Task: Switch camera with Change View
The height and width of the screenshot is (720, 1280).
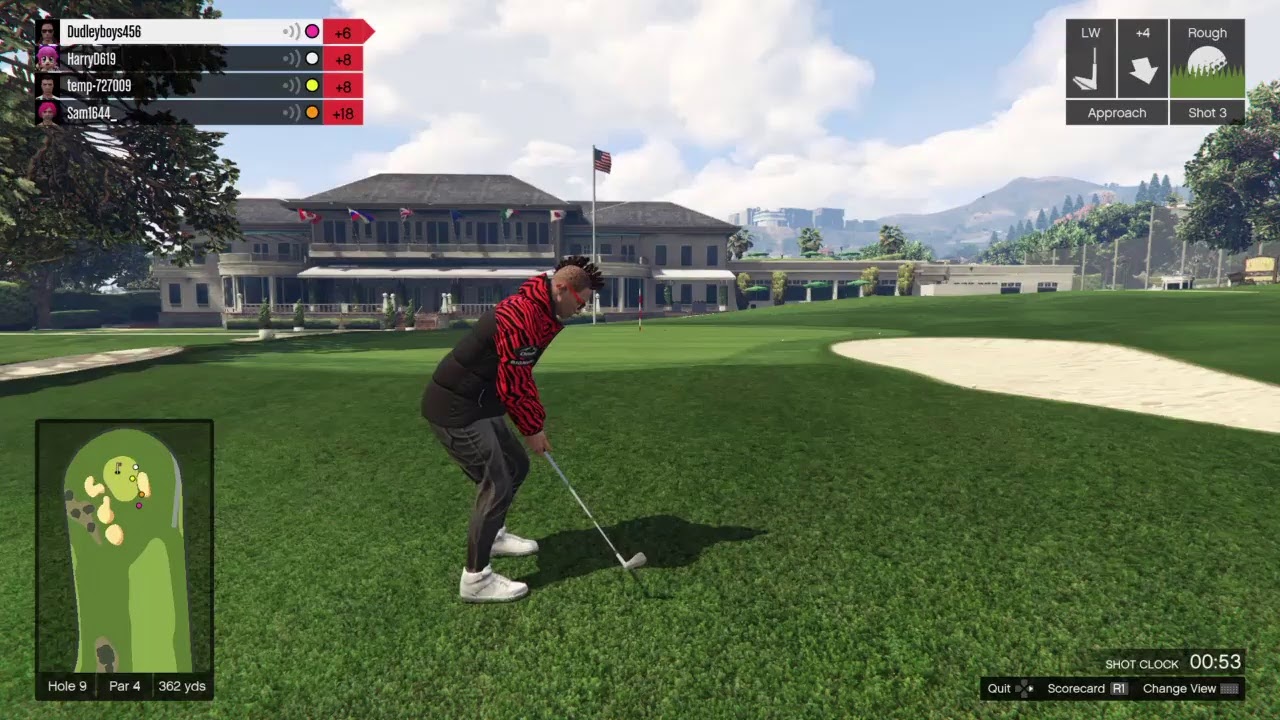Action: pyautogui.click(x=1190, y=688)
